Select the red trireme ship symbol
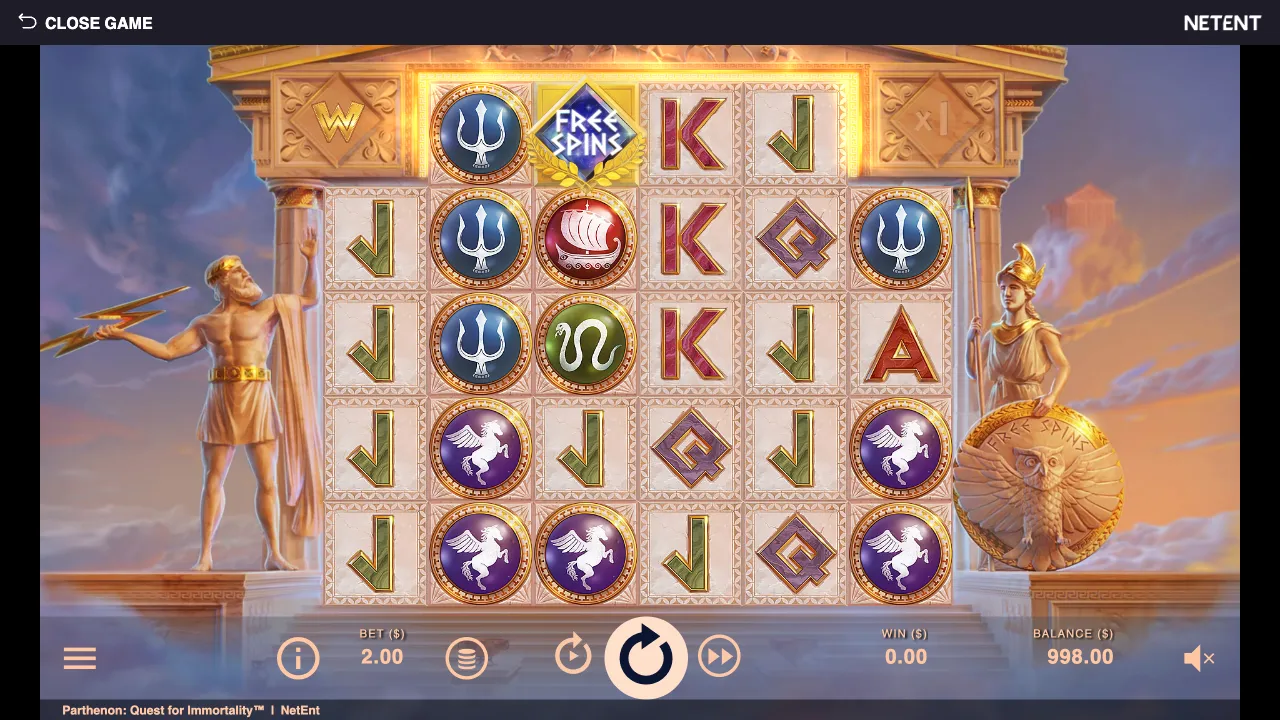1280x720 pixels. [586, 240]
